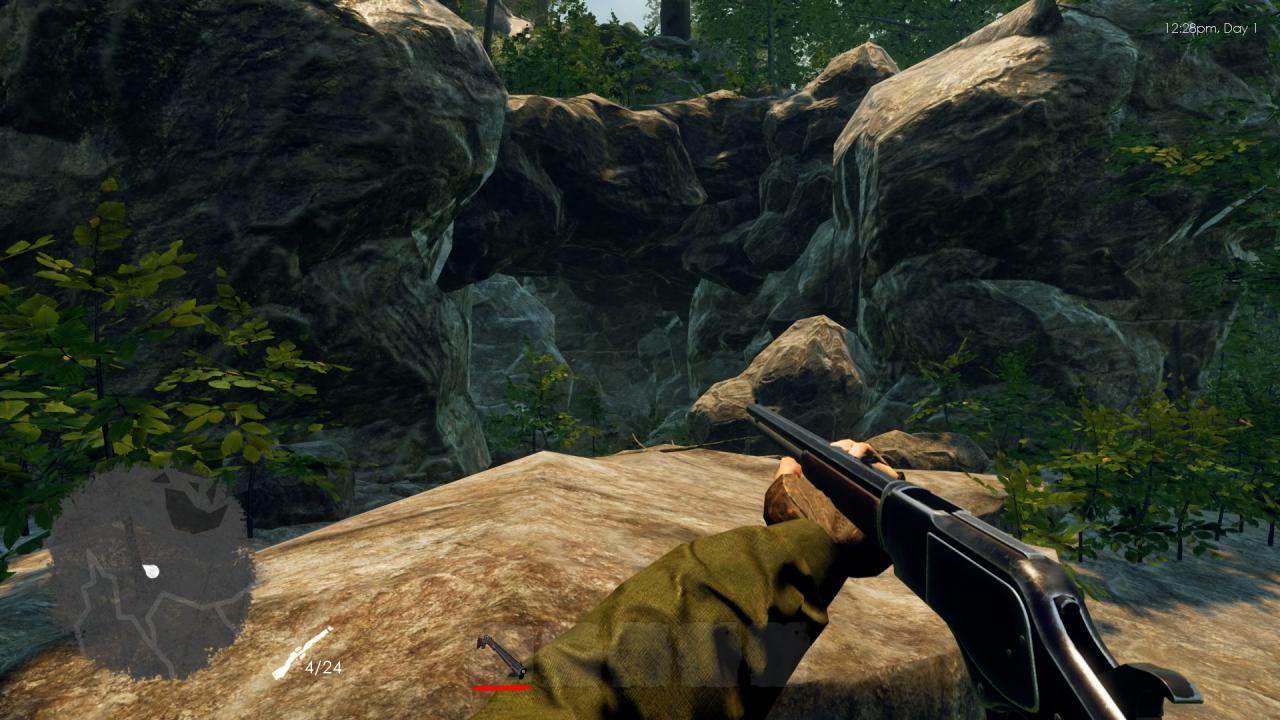Viewport: 1280px width, 720px height.
Task: Select the flashlight hotbar item
Action: pos(501,656)
